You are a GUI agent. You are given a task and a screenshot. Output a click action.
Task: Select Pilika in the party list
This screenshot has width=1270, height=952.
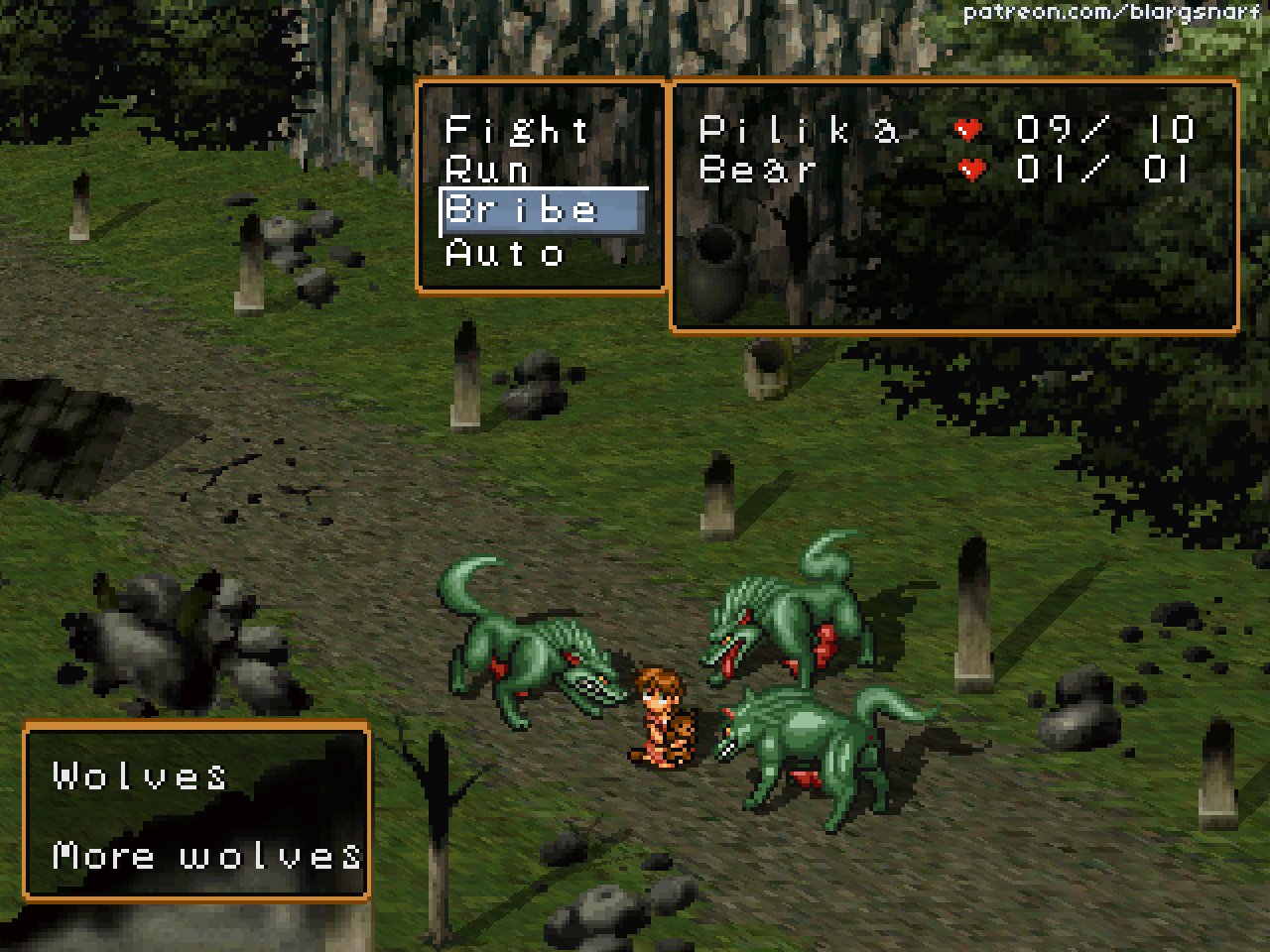click(x=800, y=130)
